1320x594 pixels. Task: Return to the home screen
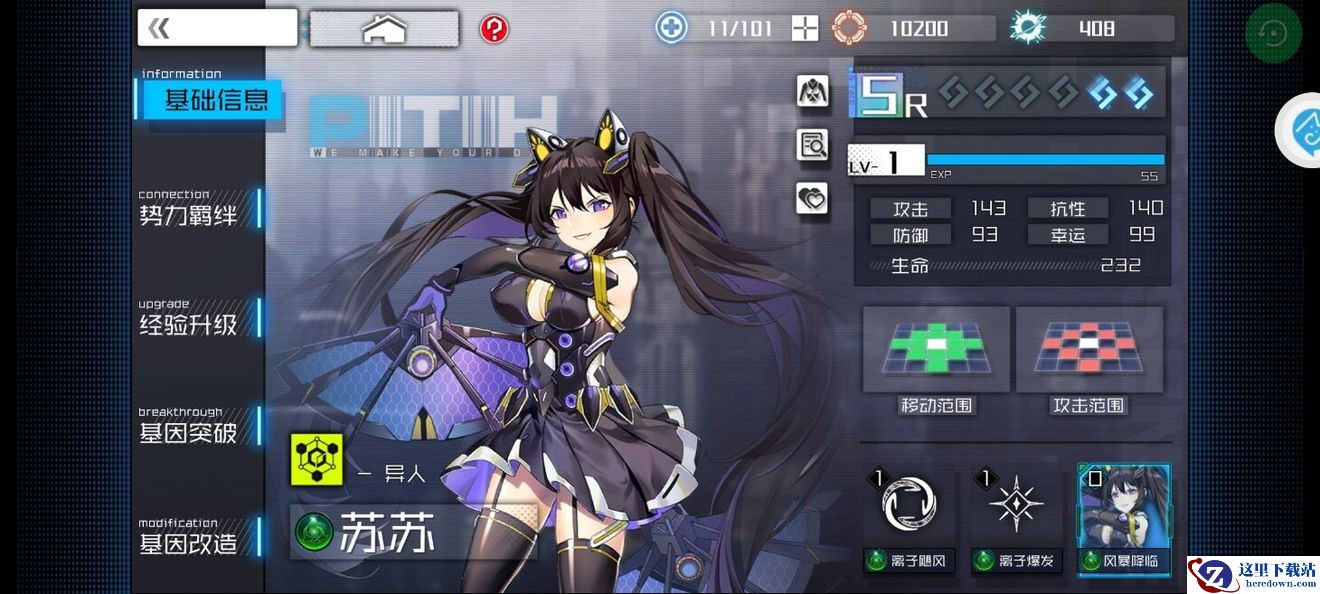[x=383, y=29]
